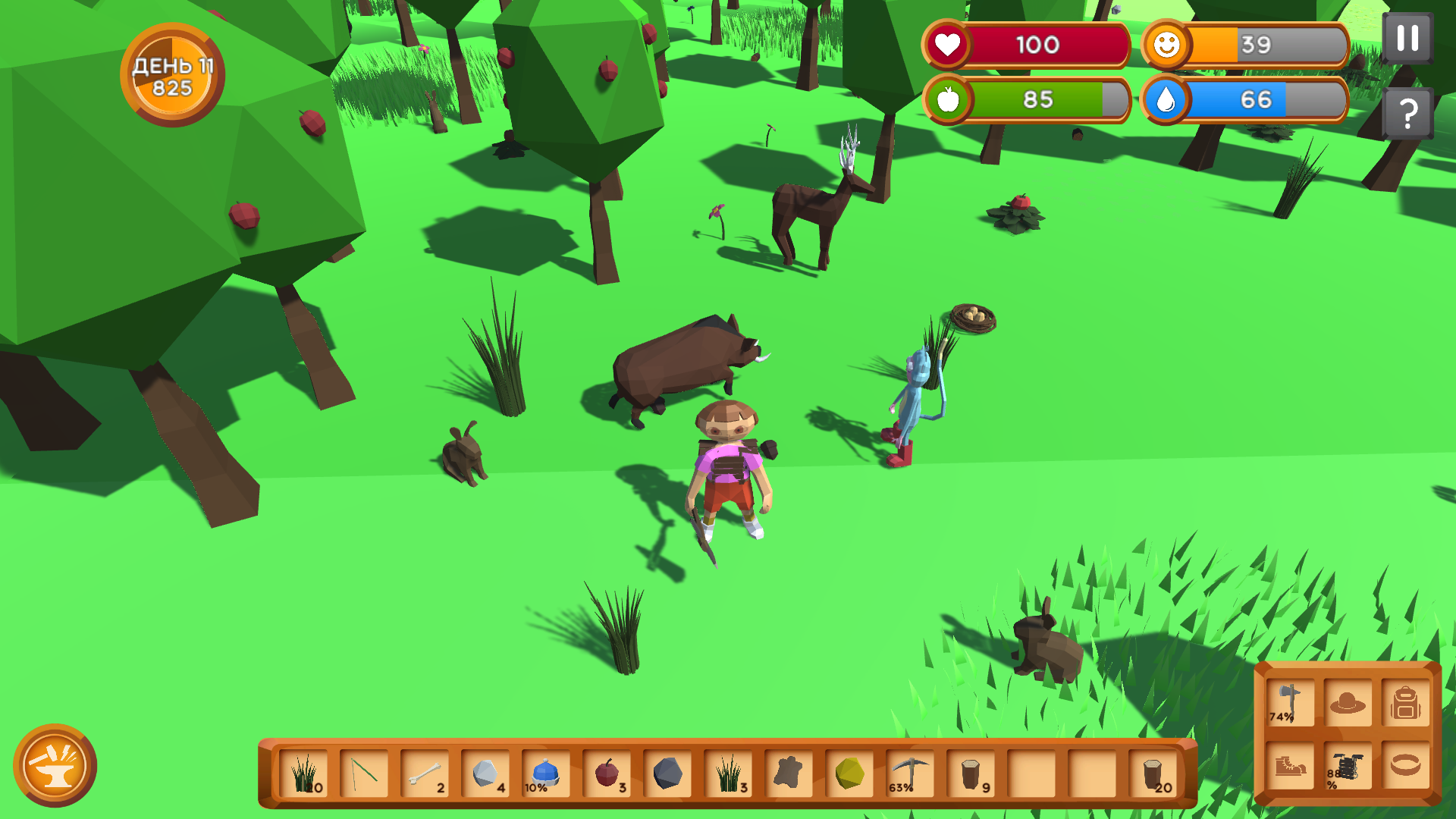Pause the game
Viewport: 1456px width, 819px height.
click(x=1408, y=36)
